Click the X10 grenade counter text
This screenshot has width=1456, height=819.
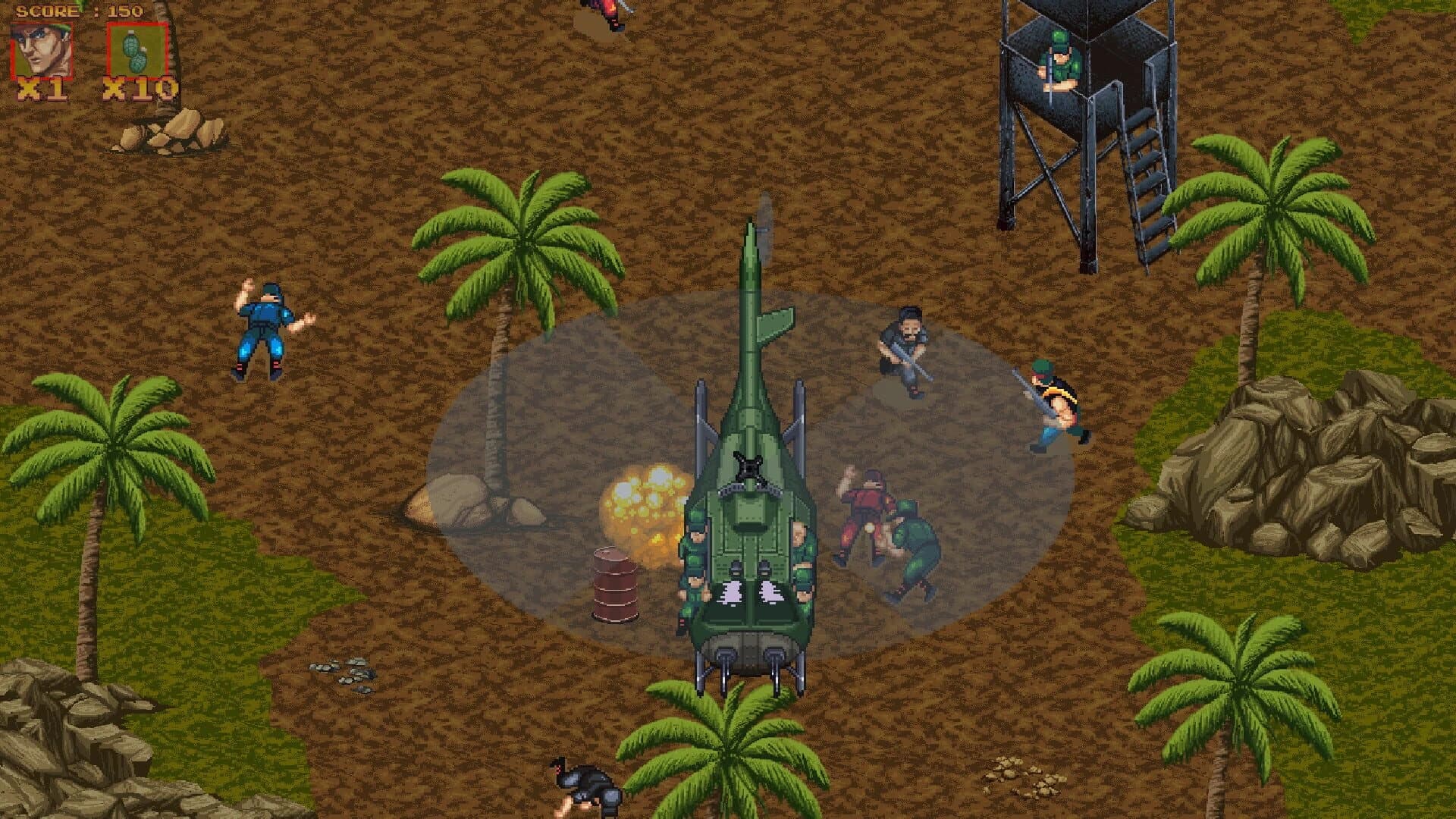click(136, 89)
